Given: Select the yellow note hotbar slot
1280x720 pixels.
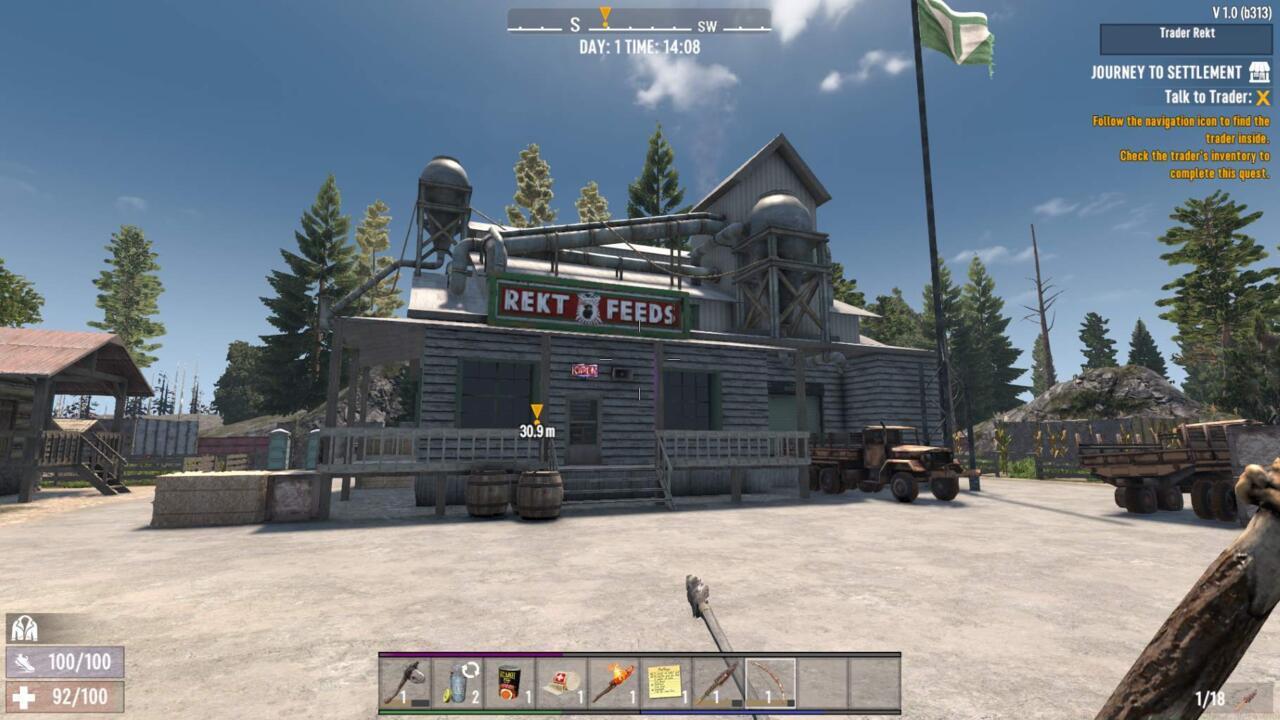Looking at the screenshot, I should 666,682.
